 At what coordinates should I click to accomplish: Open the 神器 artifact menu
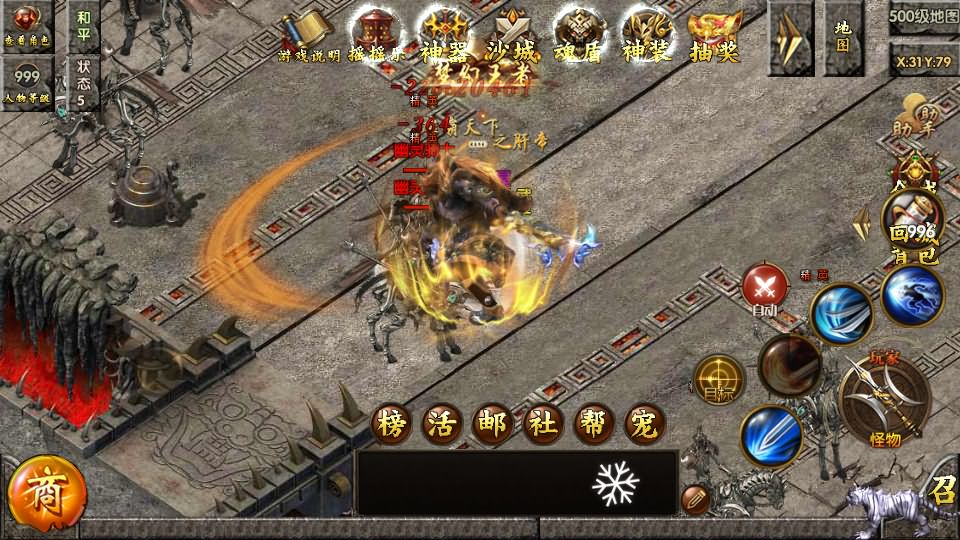click(x=444, y=37)
